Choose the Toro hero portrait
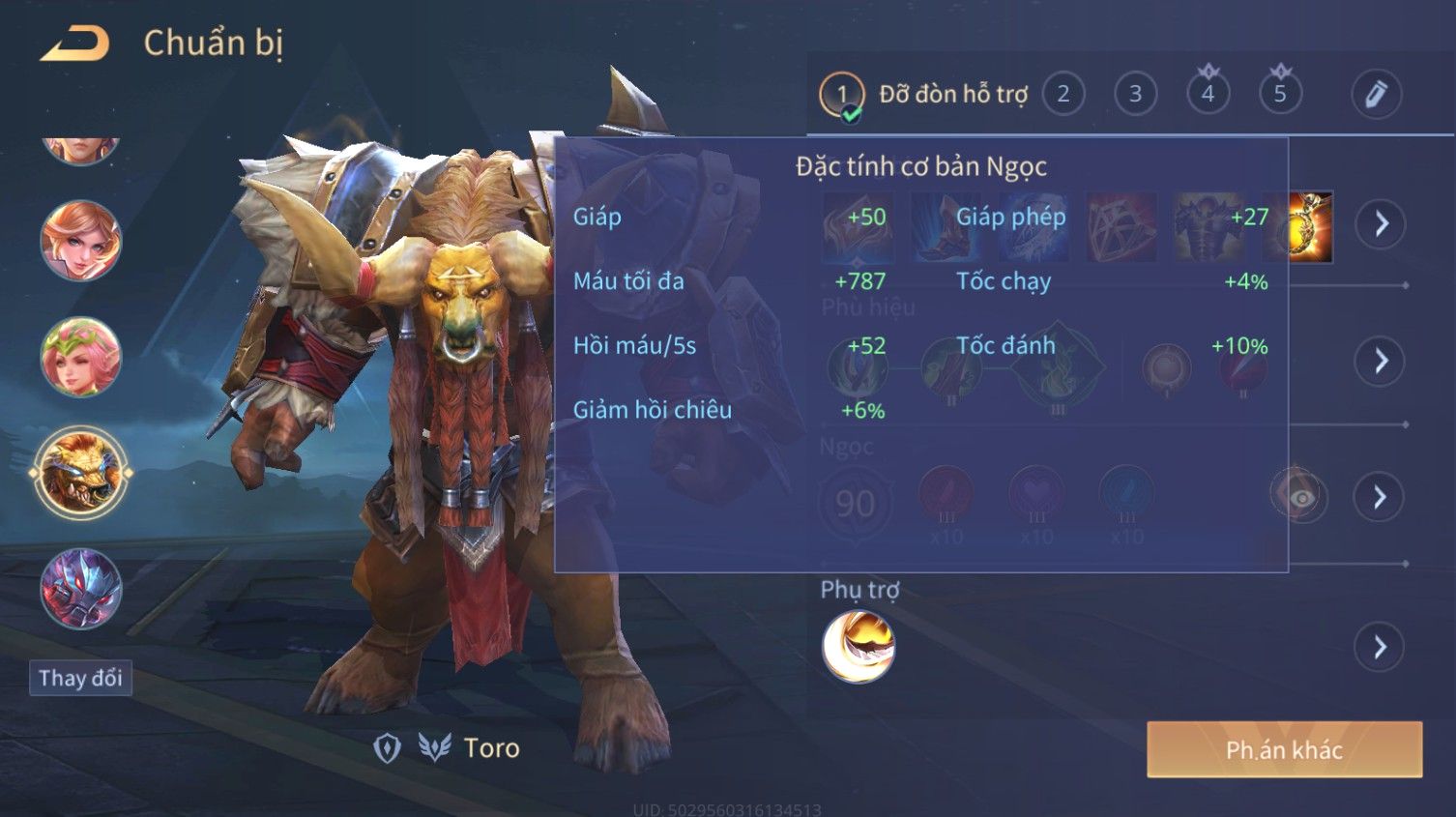 [81, 473]
